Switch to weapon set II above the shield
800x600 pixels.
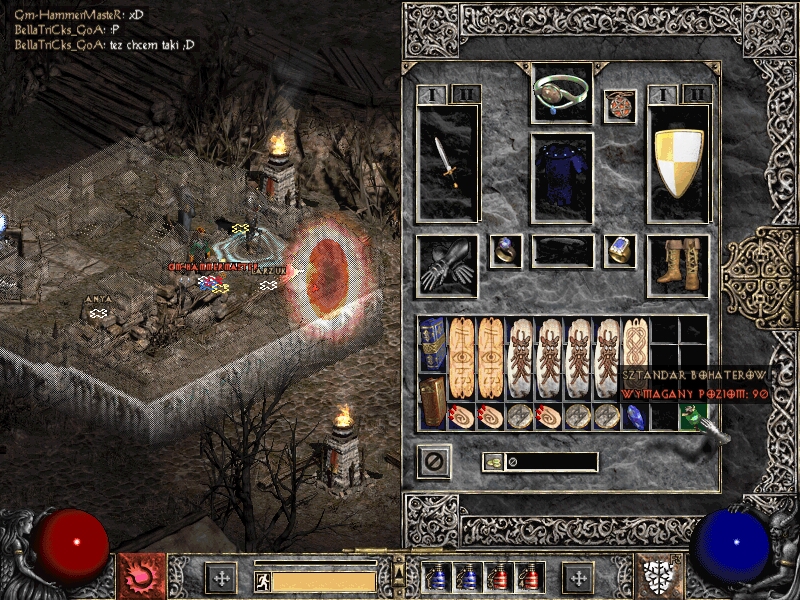(x=695, y=94)
